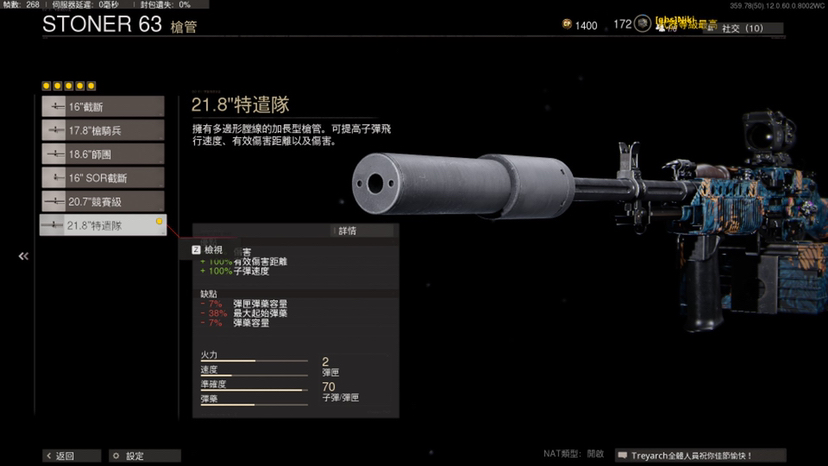
Task: Equip the 21.8" 特遣隊 barrel
Action: [102, 225]
